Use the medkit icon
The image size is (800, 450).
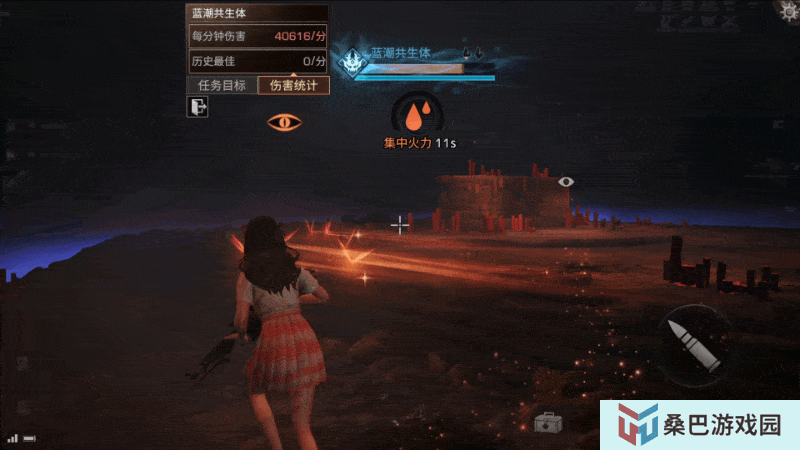click(547, 423)
